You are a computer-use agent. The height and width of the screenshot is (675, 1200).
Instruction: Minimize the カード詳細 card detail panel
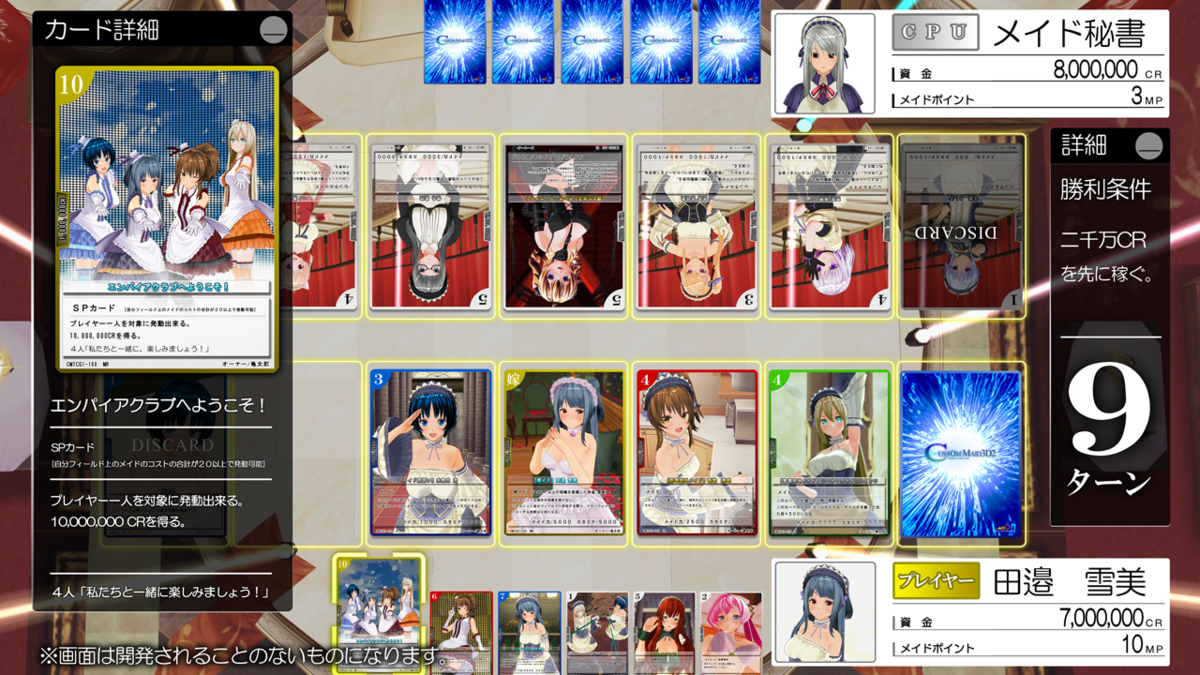[273, 31]
